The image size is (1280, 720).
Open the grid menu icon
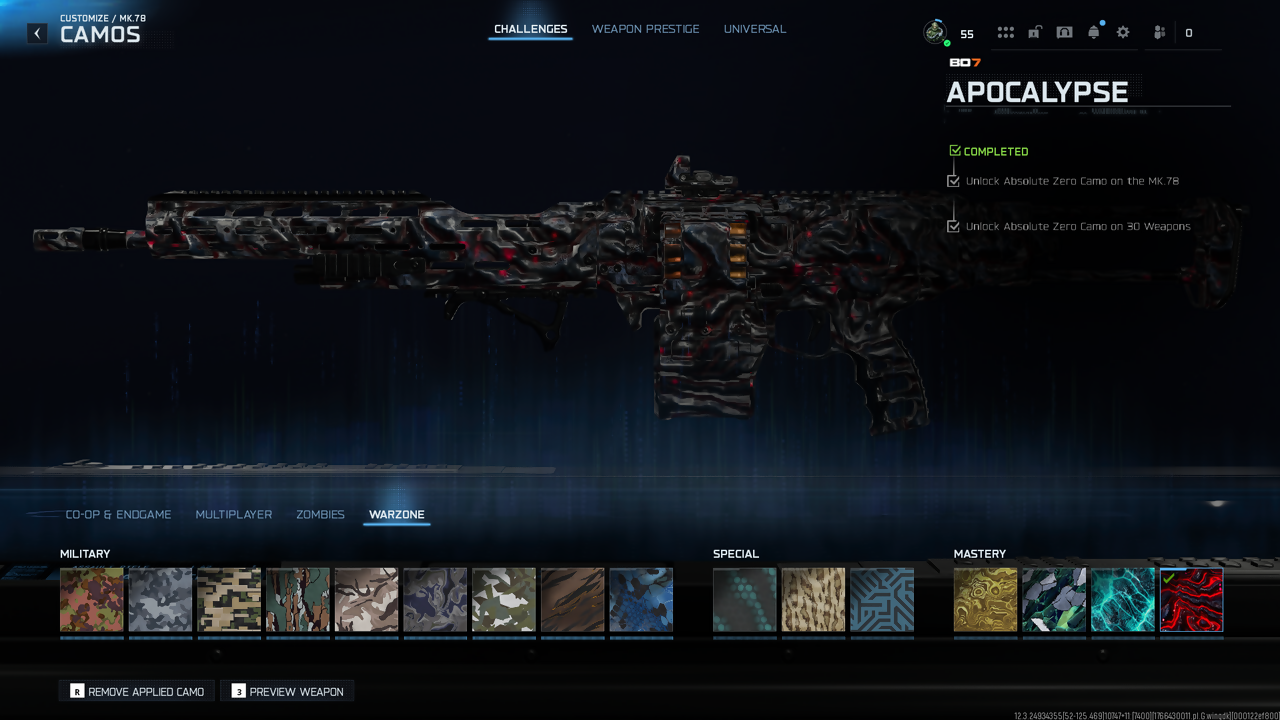click(x=1005, y=32)
